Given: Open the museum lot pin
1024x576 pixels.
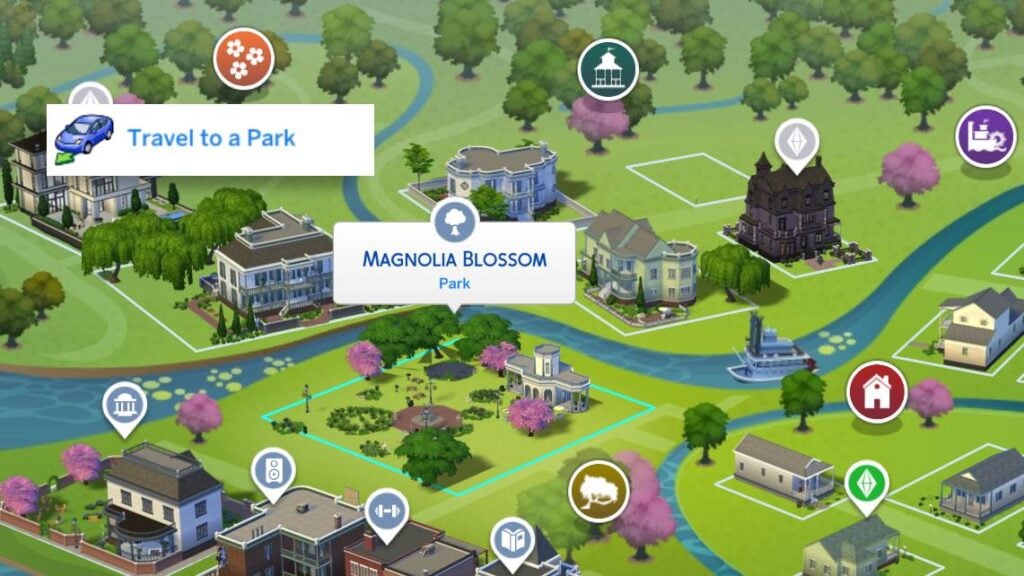Looking at the screenshot, I should (x=124, y=405).
